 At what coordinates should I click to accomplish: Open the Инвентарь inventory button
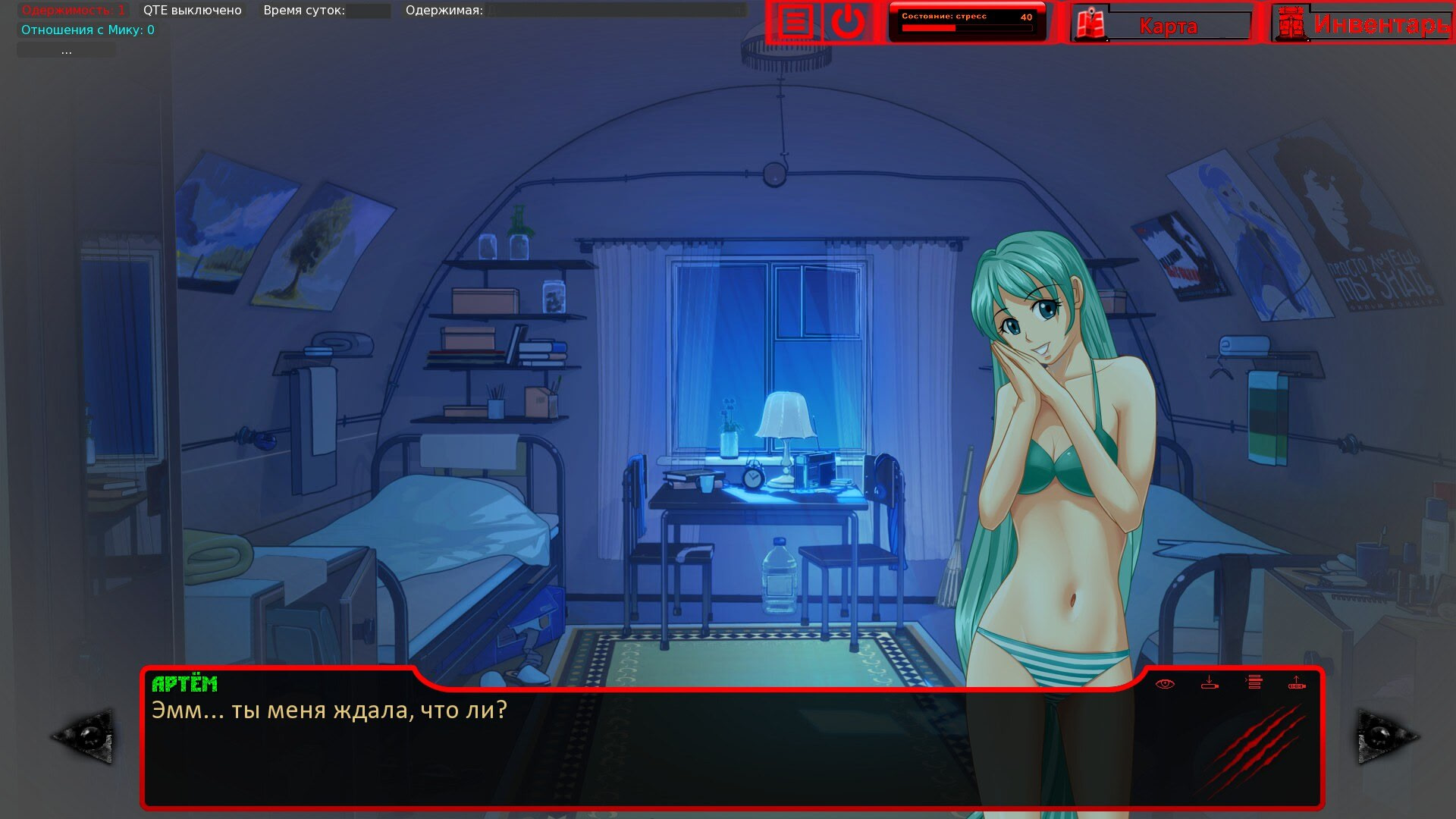tap(1363, 24)
